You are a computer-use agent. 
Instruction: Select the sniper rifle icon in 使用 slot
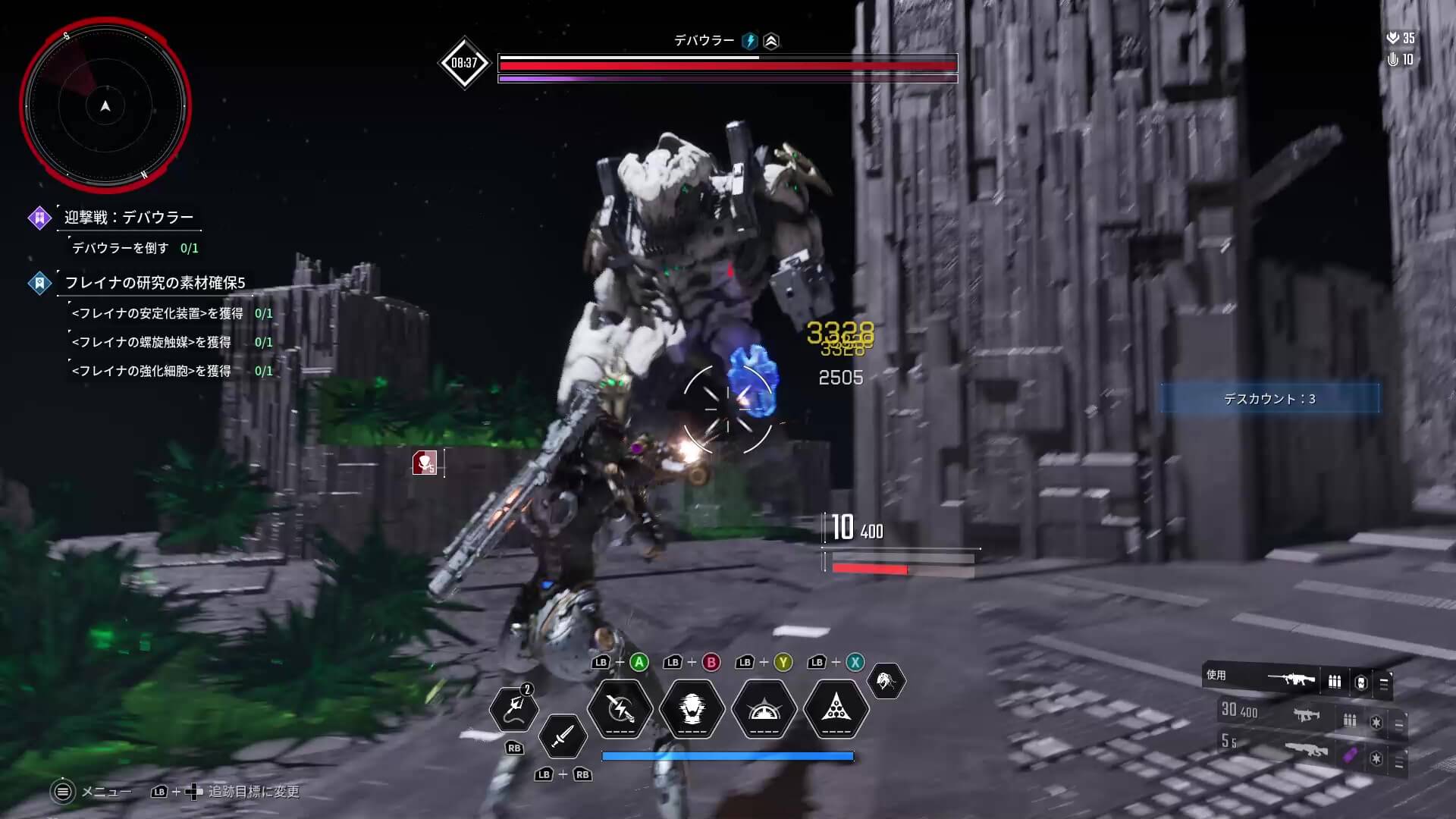point(1292,679)
